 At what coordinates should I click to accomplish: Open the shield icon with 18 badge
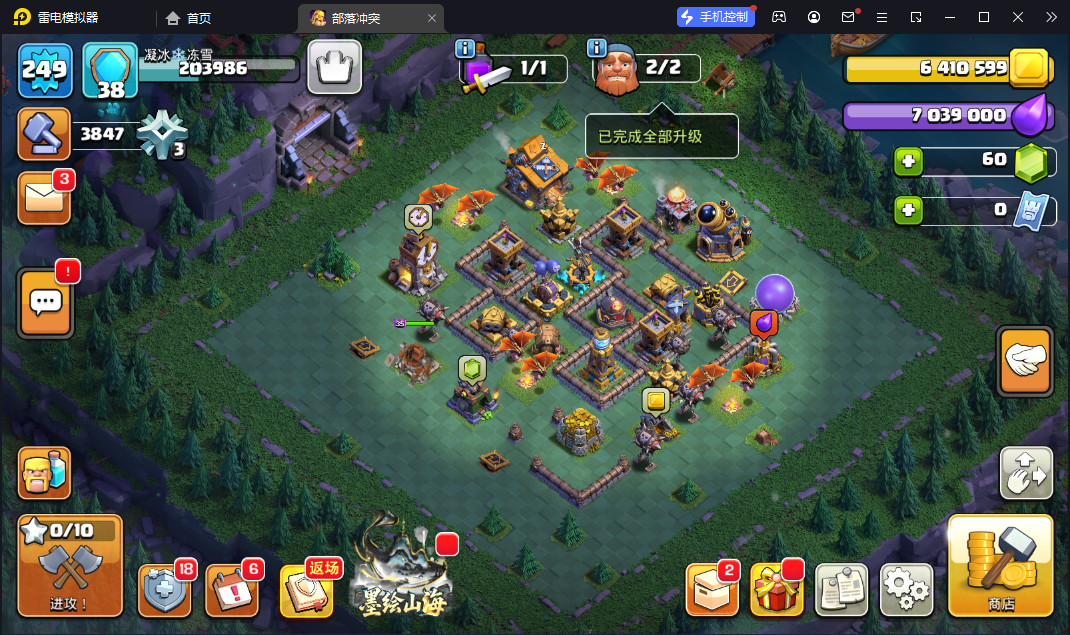tap(164, 590)
